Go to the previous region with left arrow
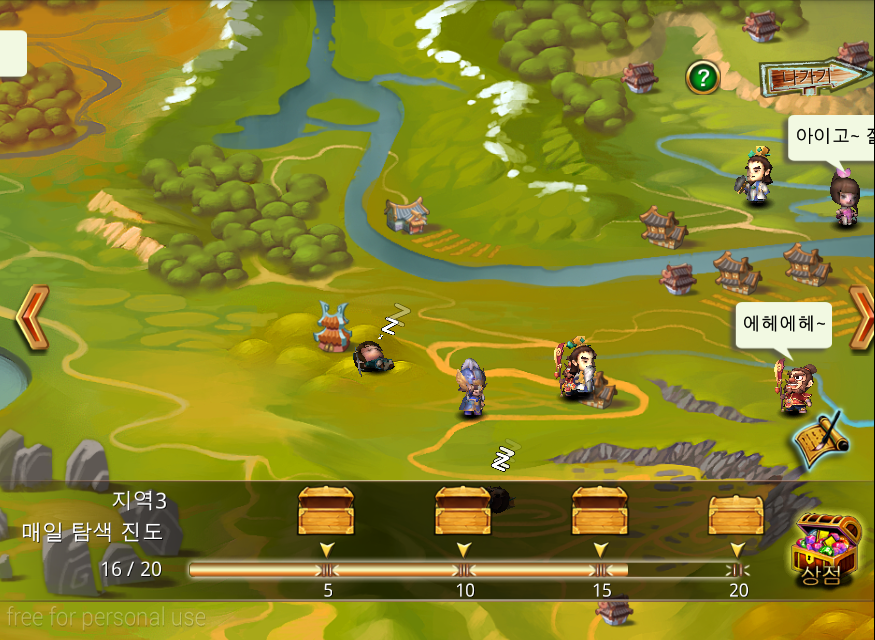Image resolution: width=875 pixels, height=640 pixels. point(31,318)
